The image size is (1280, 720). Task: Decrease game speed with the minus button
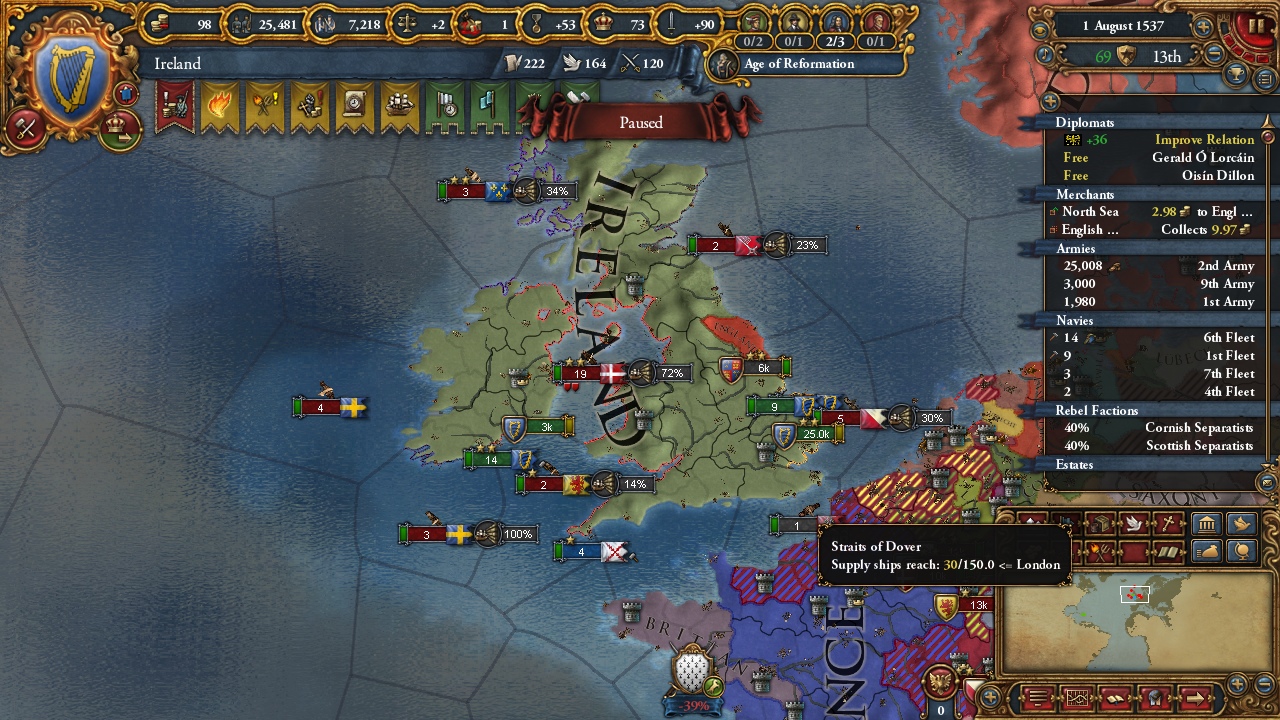(x=1215, y=56)
